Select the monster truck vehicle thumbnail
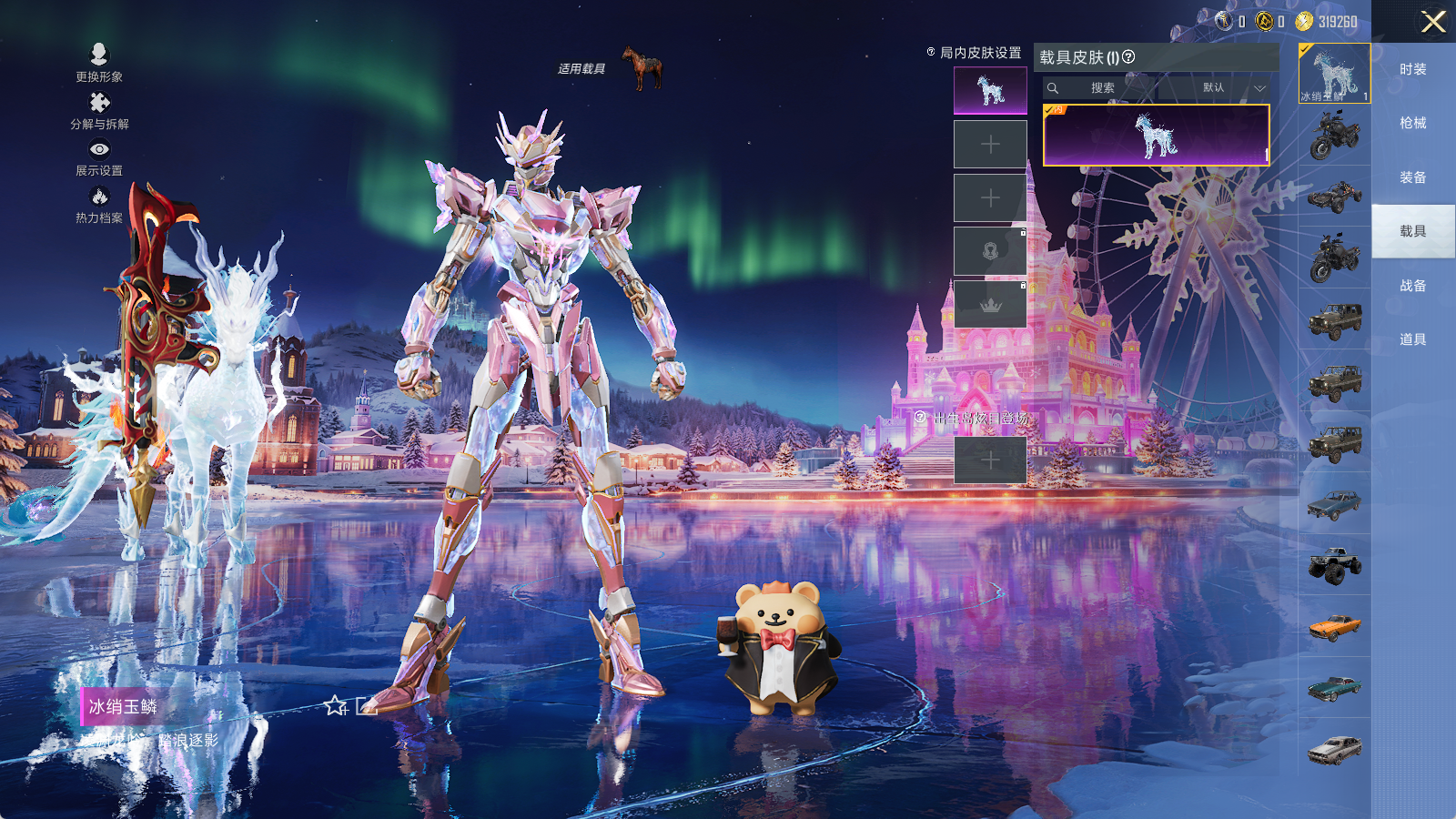This screenshot has height=819, width=1456. point(1334,564)
